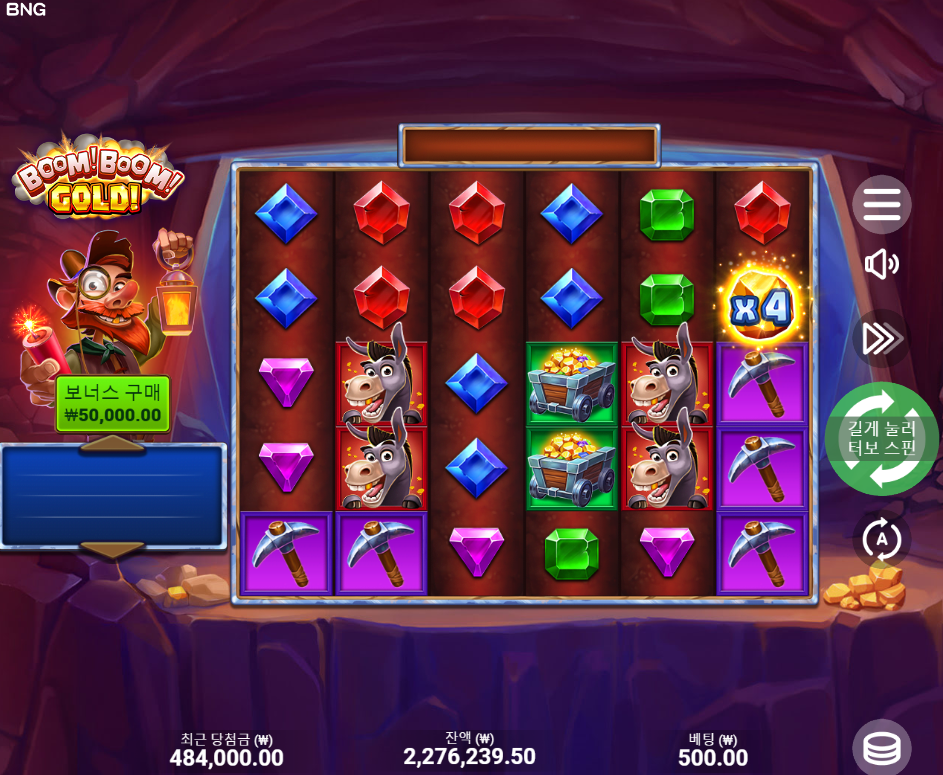This screenshot has height=775, width=943.
Task: Buy the bonus for ₩50,000.00
Action: click(x=112, y=404)
